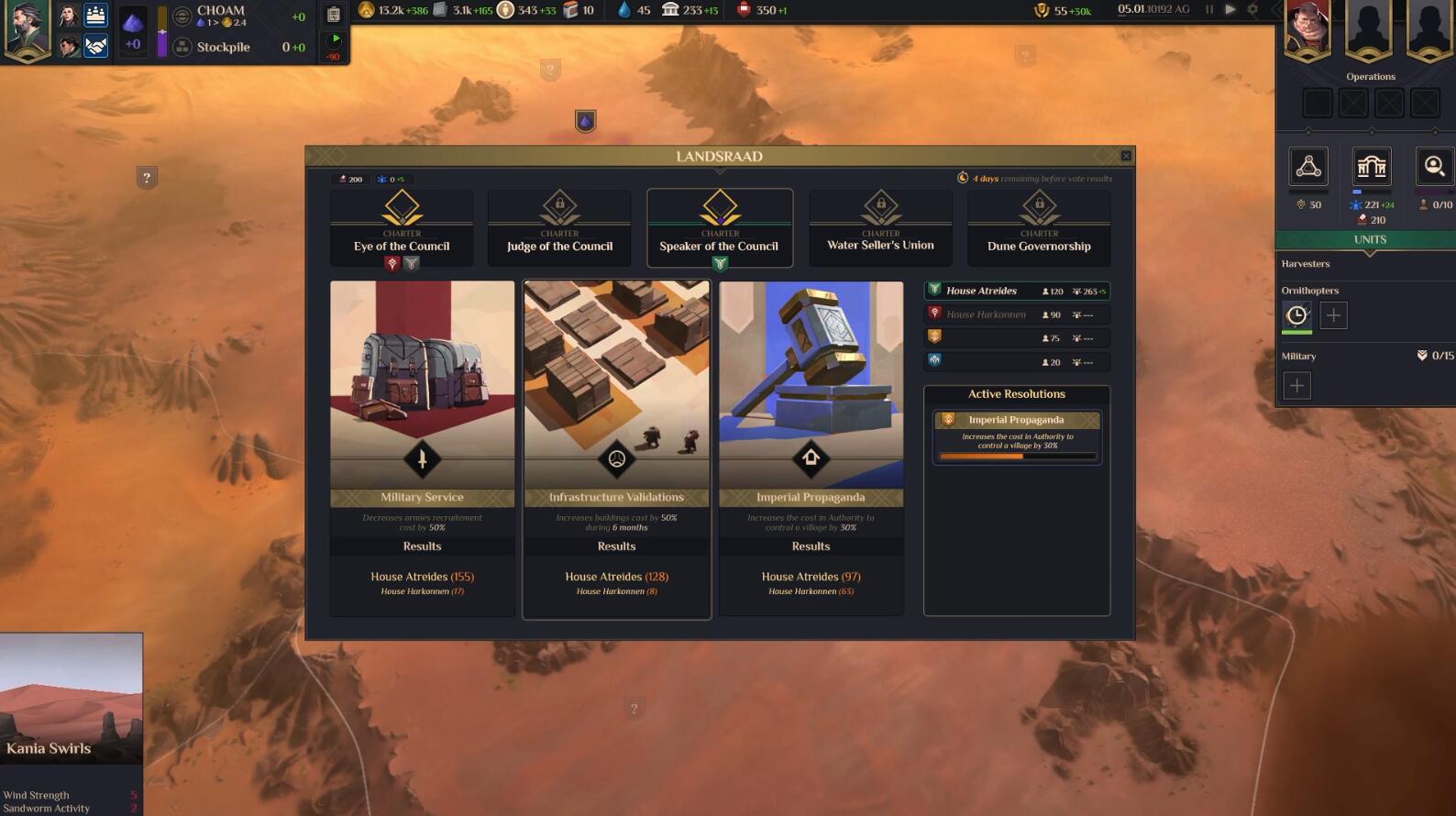This screenshot has width=1456, height=816.
Task: Open the settings gear menu
Action: [1252, 9]
